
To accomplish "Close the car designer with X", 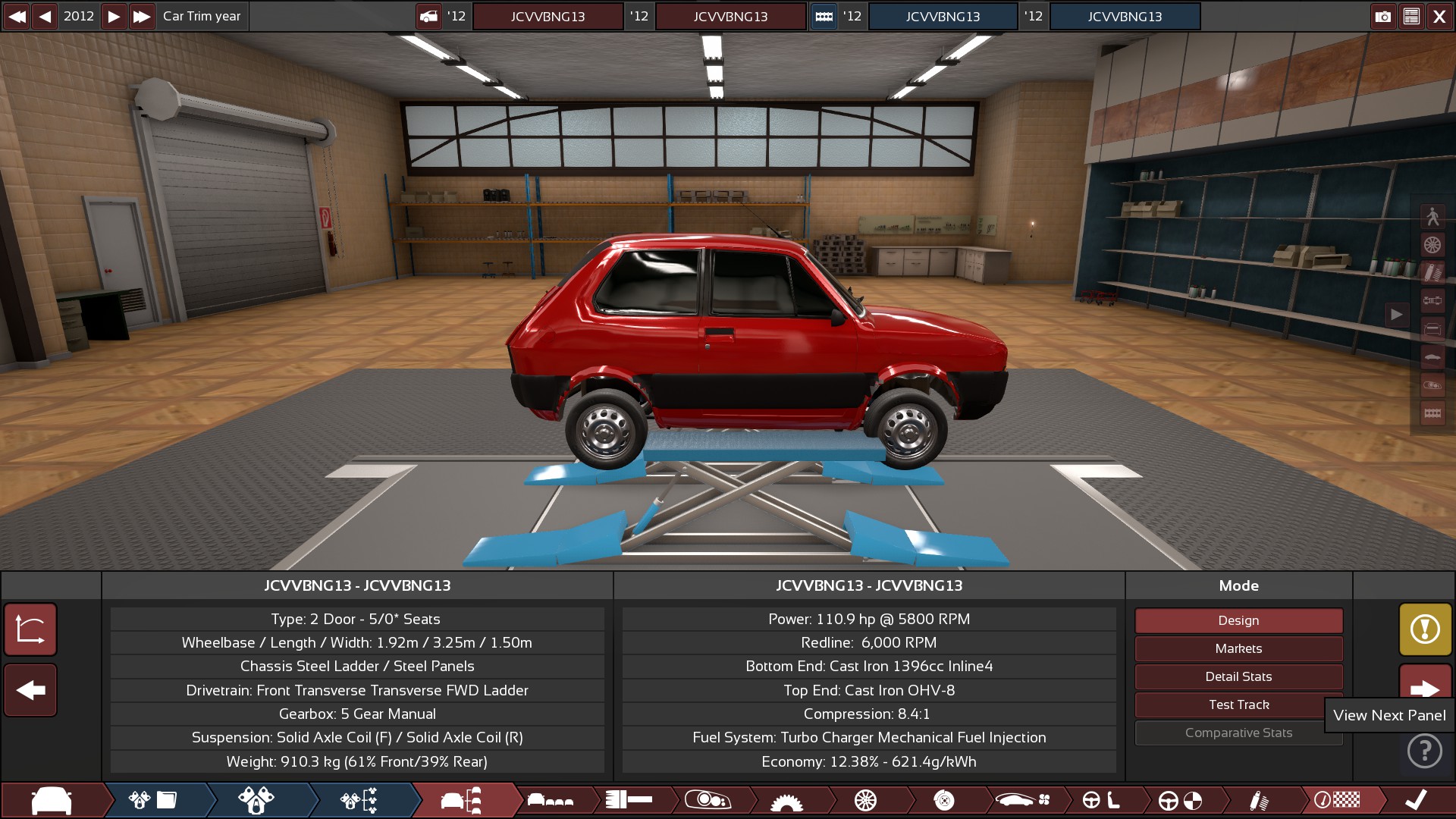I will pos(1439,16).
